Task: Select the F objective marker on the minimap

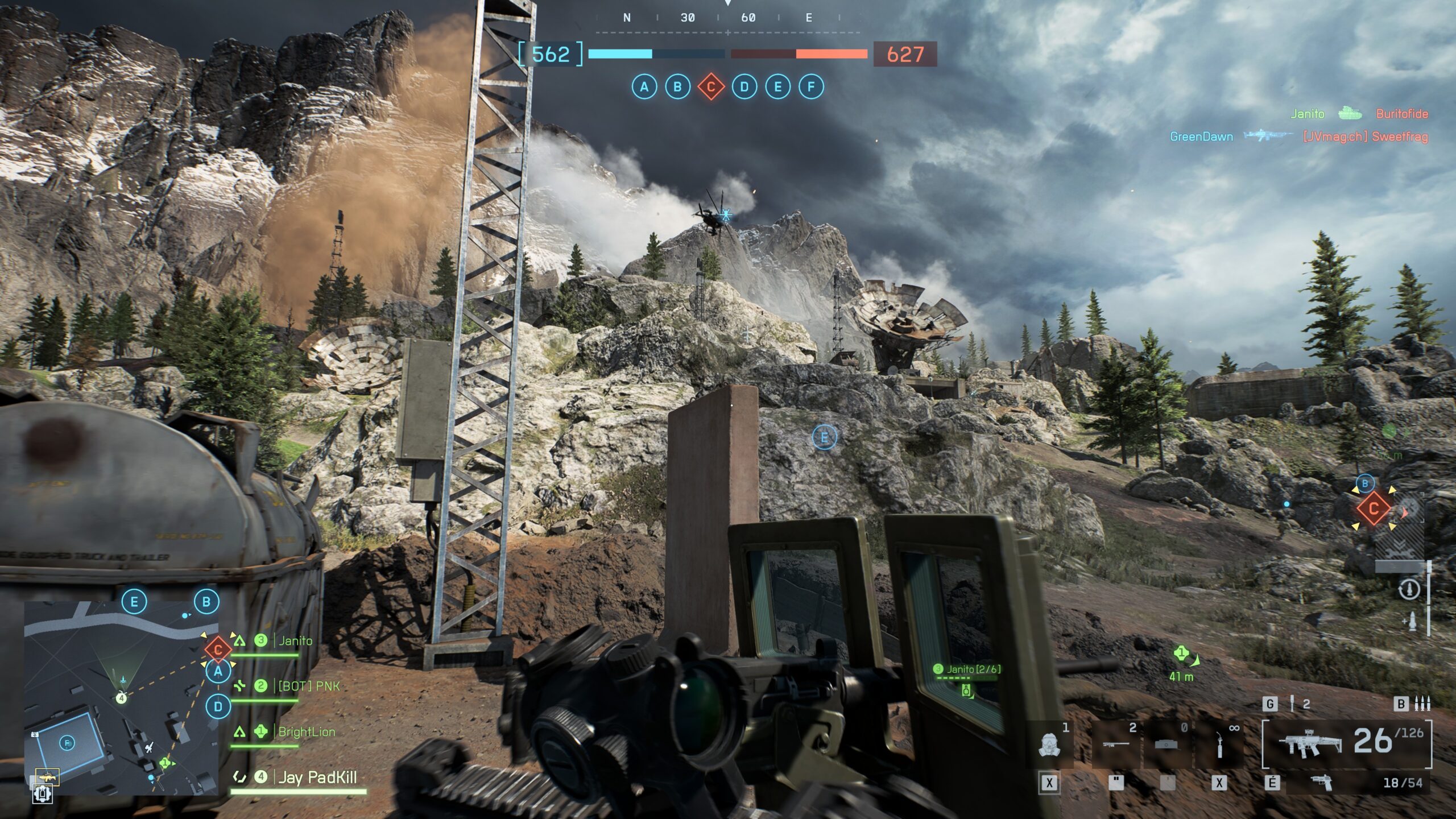Action: 67,743
